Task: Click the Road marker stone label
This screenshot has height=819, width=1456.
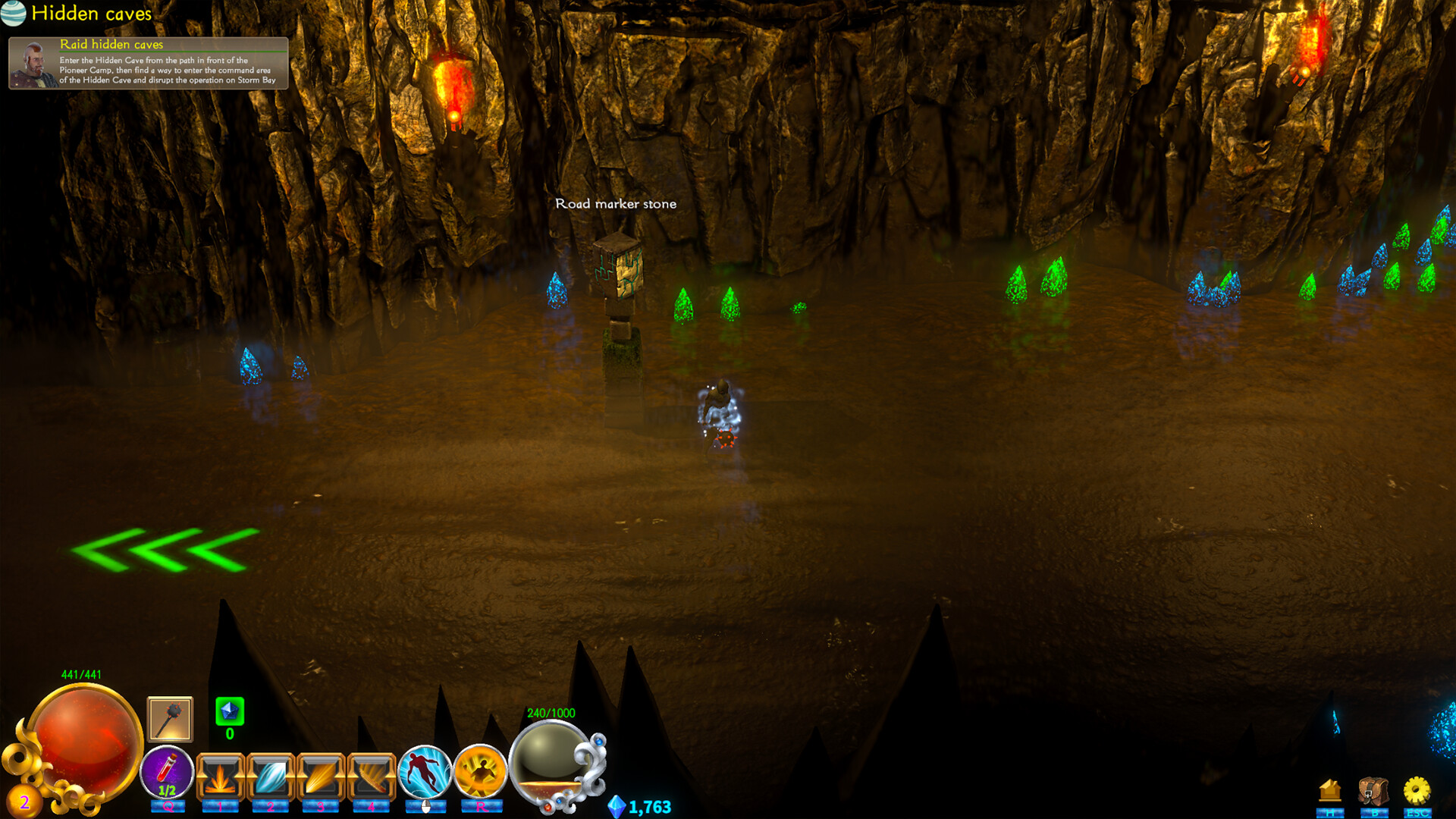Action: pyautogui.click(x=617, y=203)
